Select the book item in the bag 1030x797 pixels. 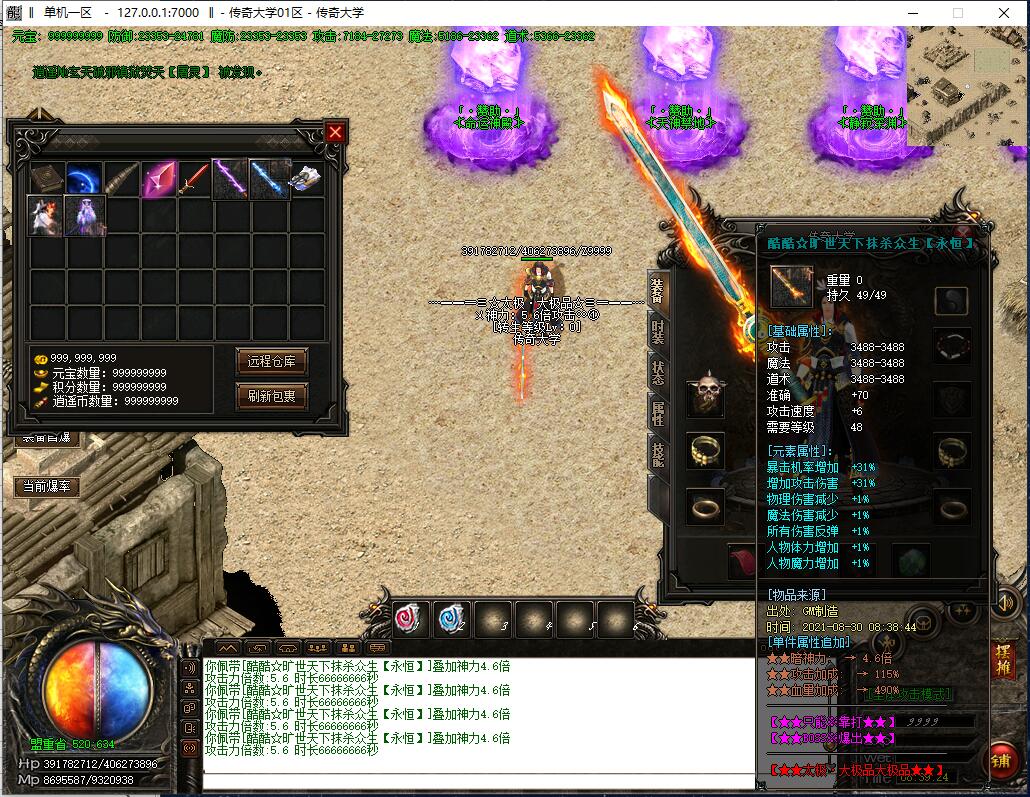(x=47, y=180)
